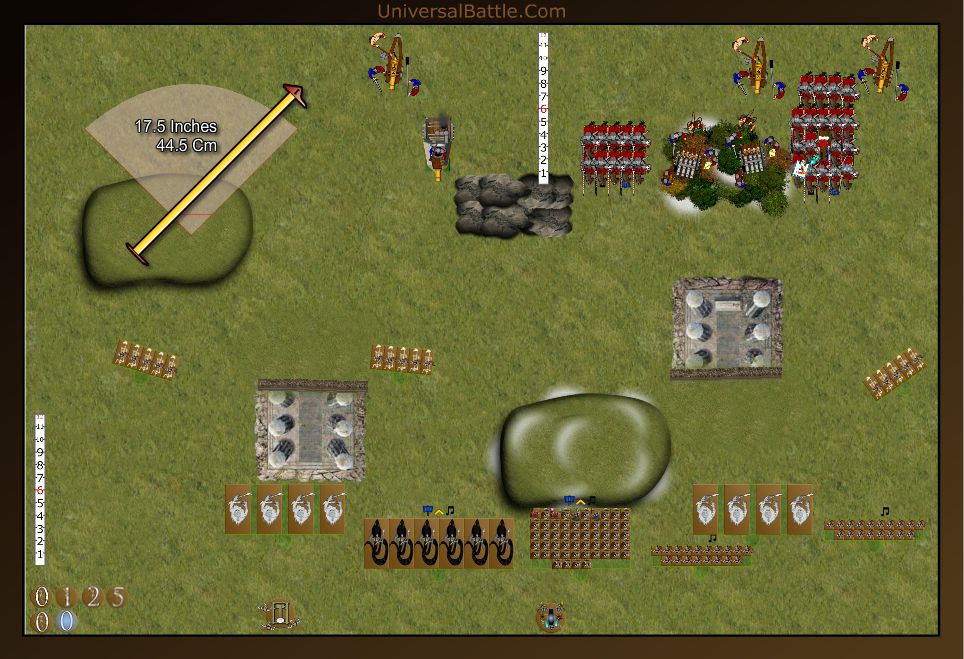The image size is (964, 659).
Task: Open the blue potion token icon
Action: click(x=549, y=616)
